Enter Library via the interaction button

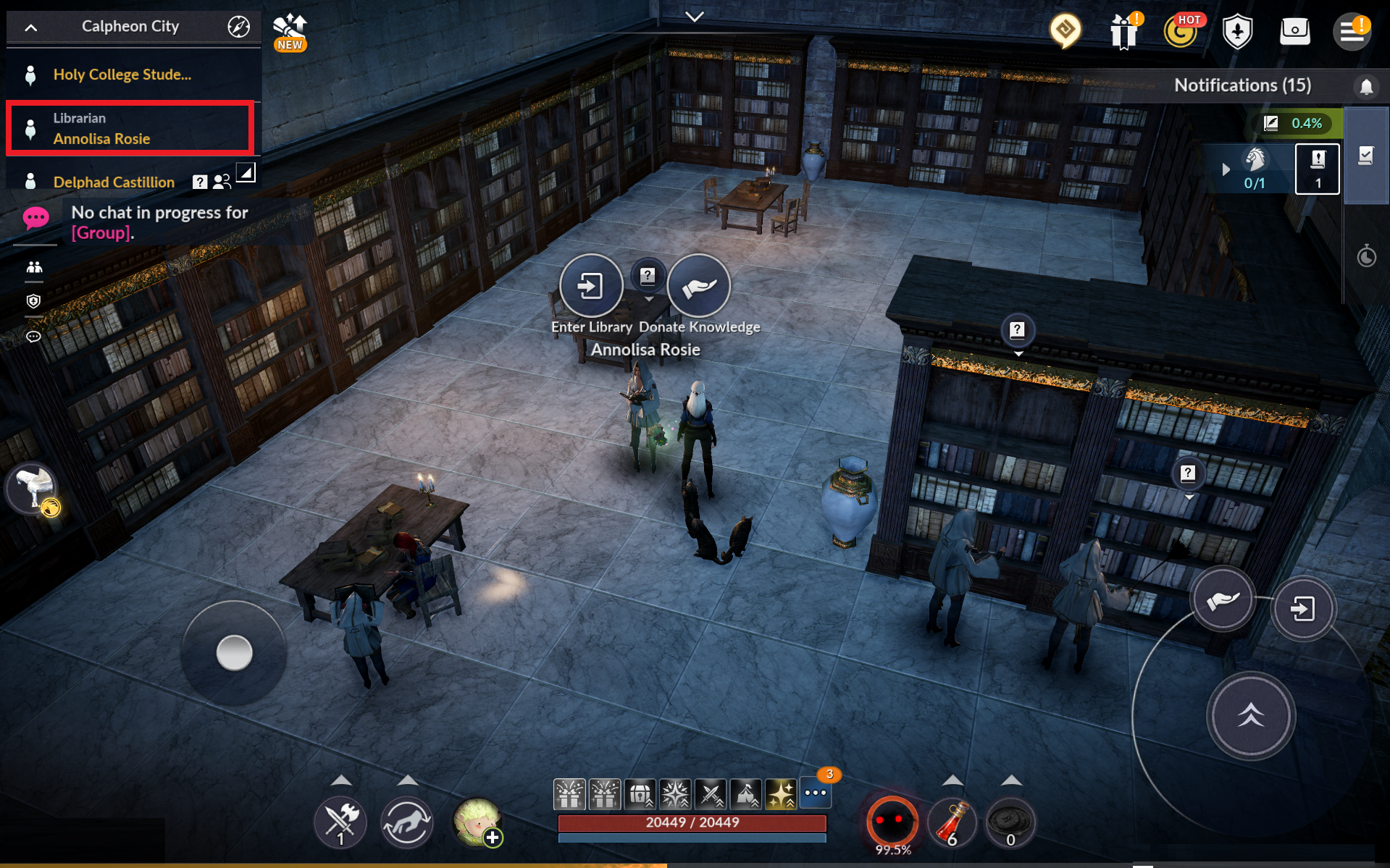(591, 287)
